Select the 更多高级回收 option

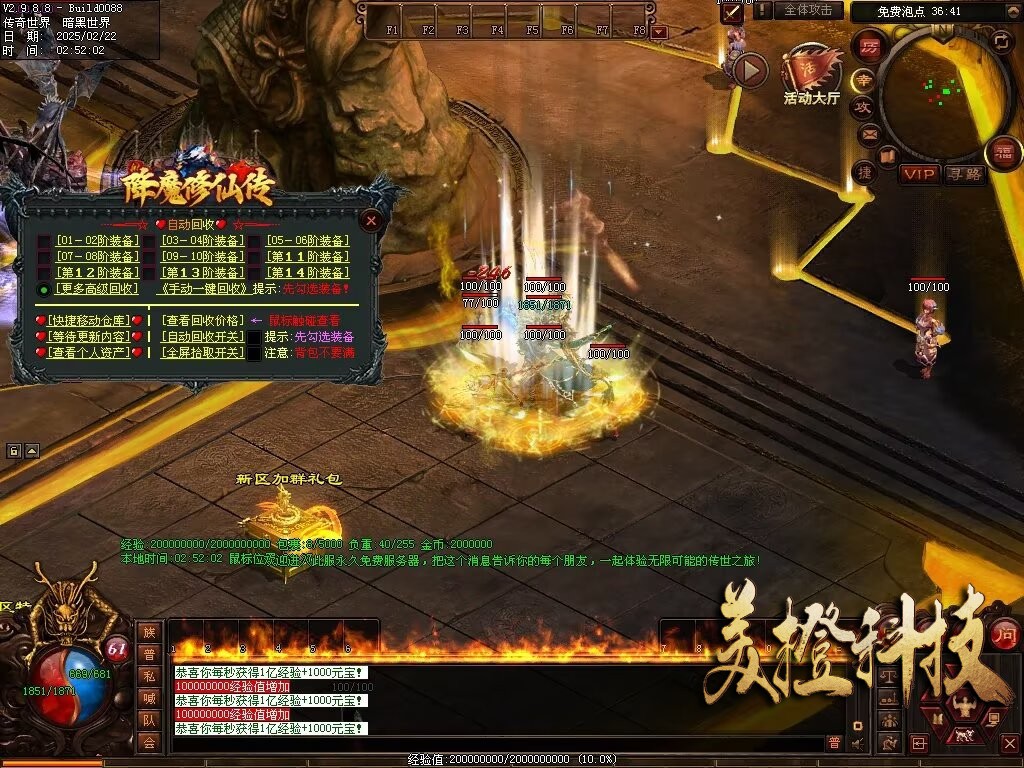click(x=44, y=289)
